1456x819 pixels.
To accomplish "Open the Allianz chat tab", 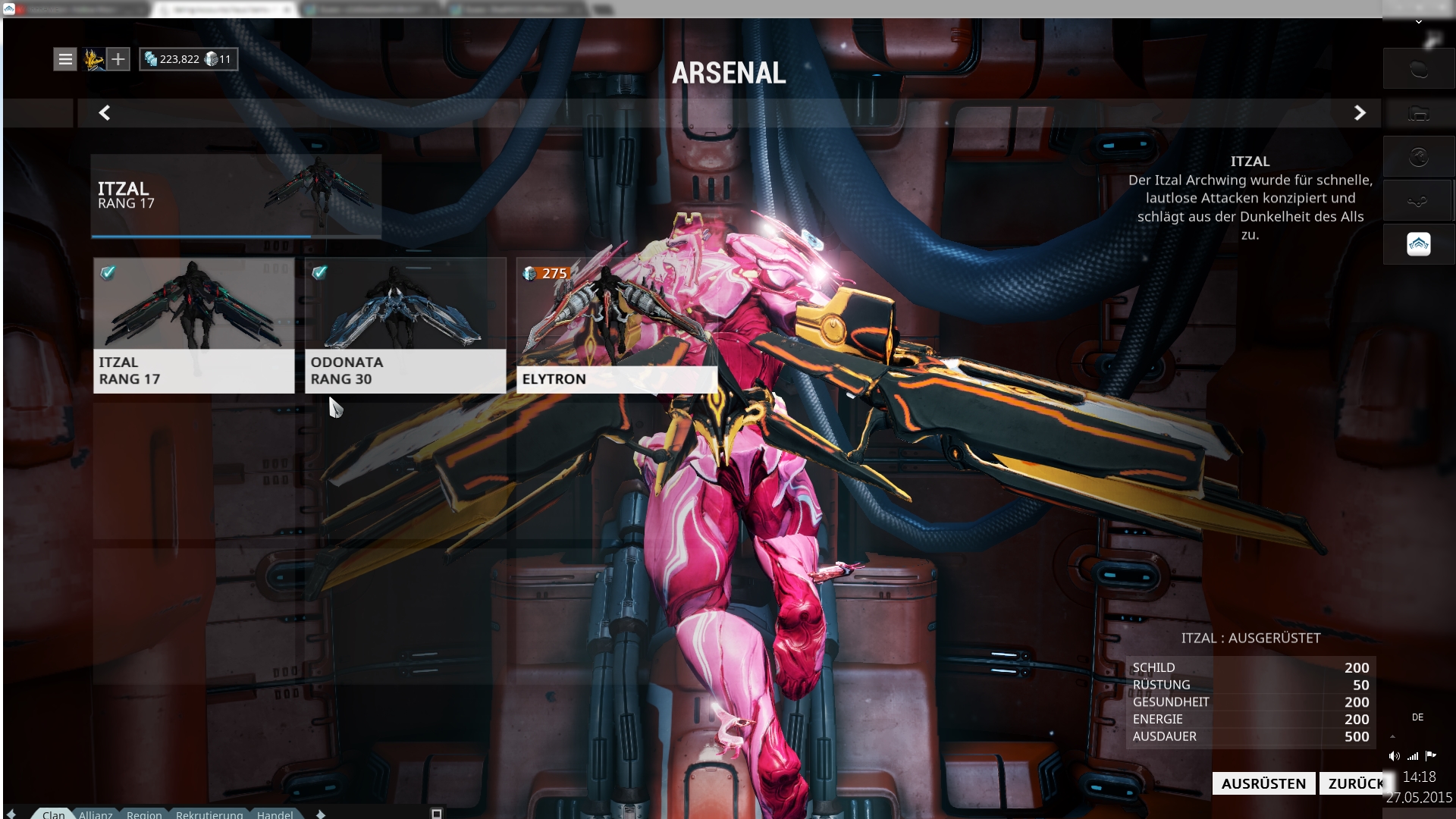I will pos(96,814).
